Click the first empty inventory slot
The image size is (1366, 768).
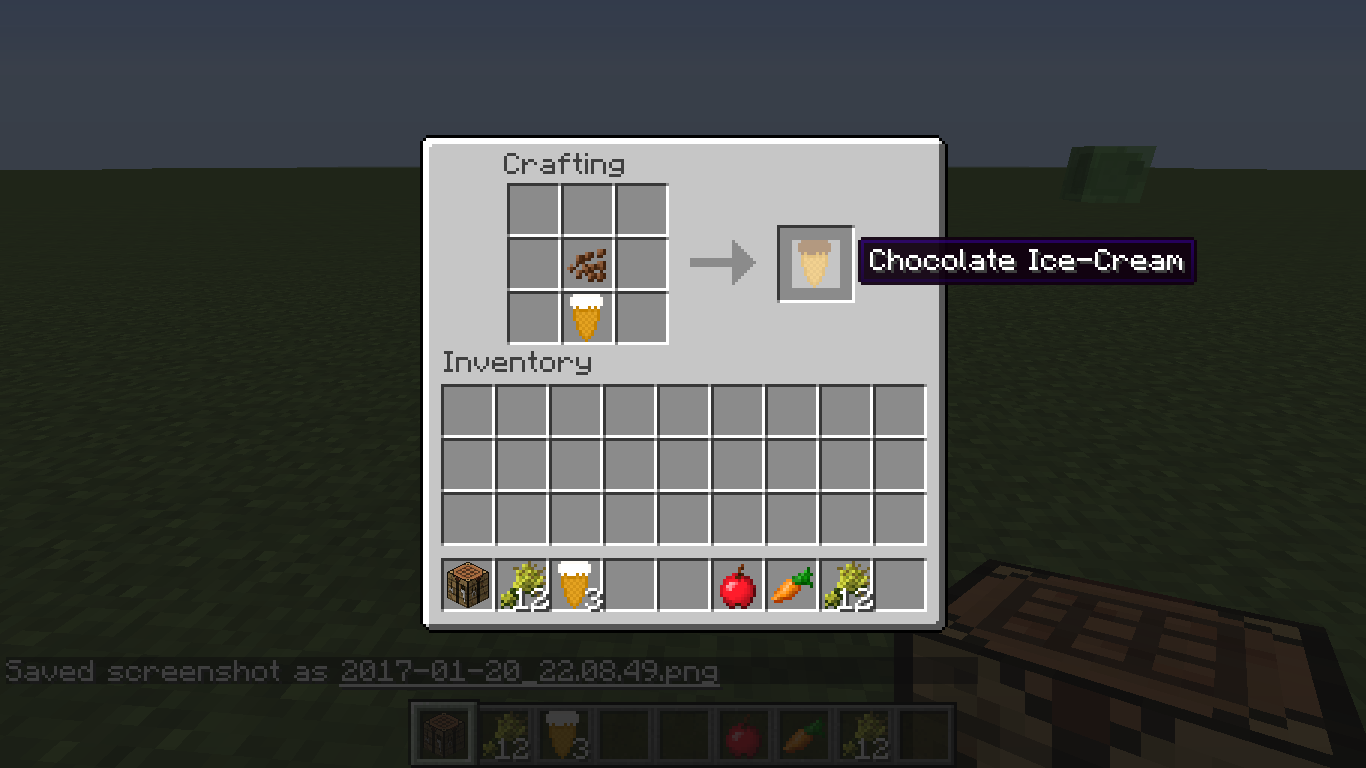click(x=467, y=408)
